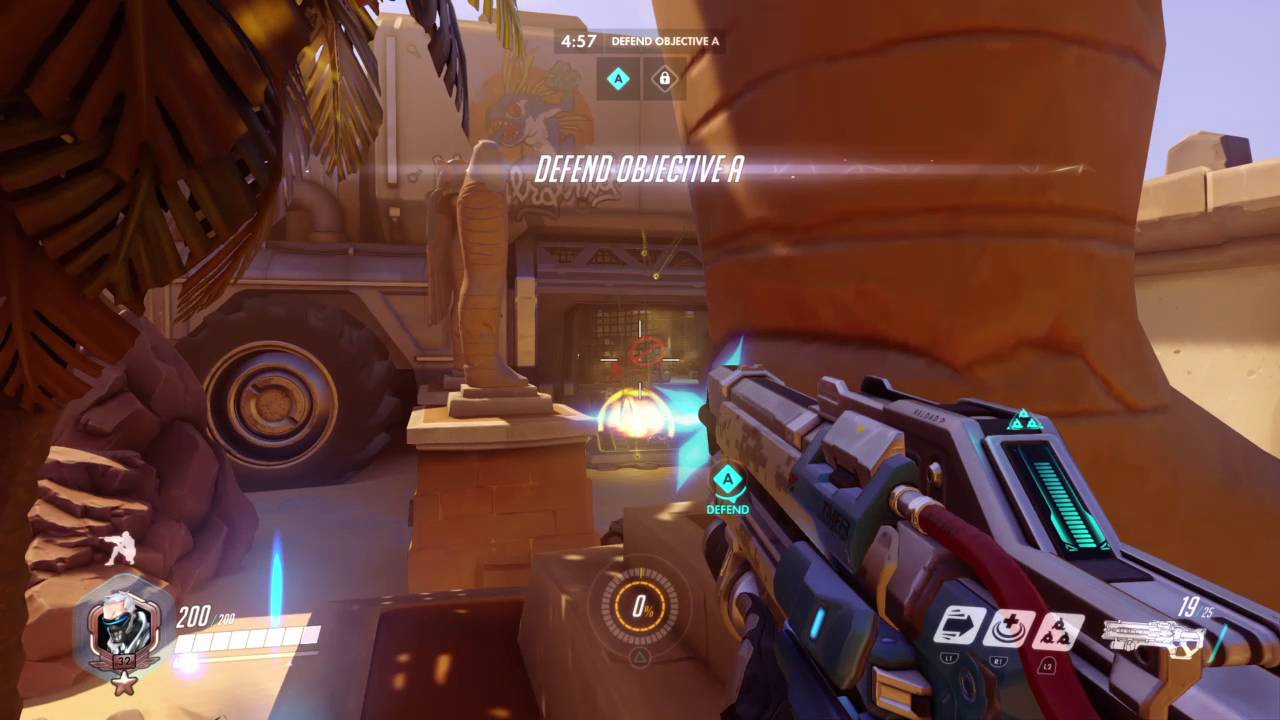This screenshot has width=1280, height=720.
Task: Select the level 32 badge
Action: 125,662
